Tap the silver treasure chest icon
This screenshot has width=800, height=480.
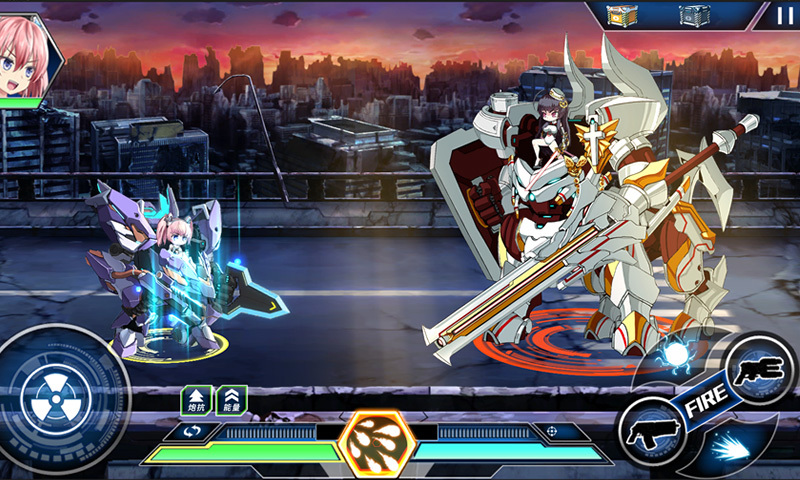pos(694,15)
